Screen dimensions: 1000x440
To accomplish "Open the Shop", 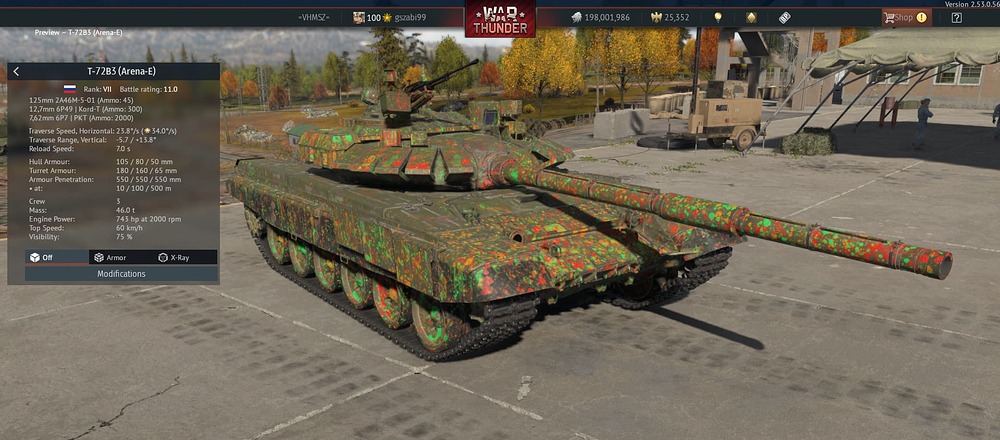I will [904, 17].
